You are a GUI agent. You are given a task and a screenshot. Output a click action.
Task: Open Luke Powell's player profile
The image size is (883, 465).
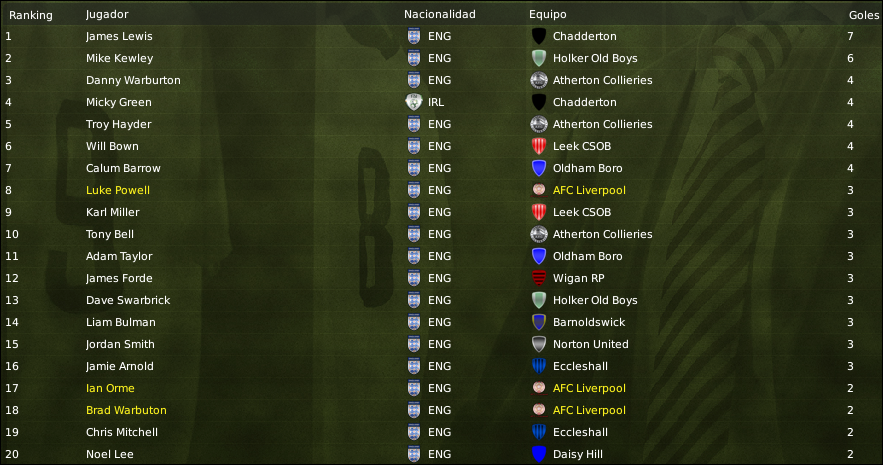[x=118, y=190]
